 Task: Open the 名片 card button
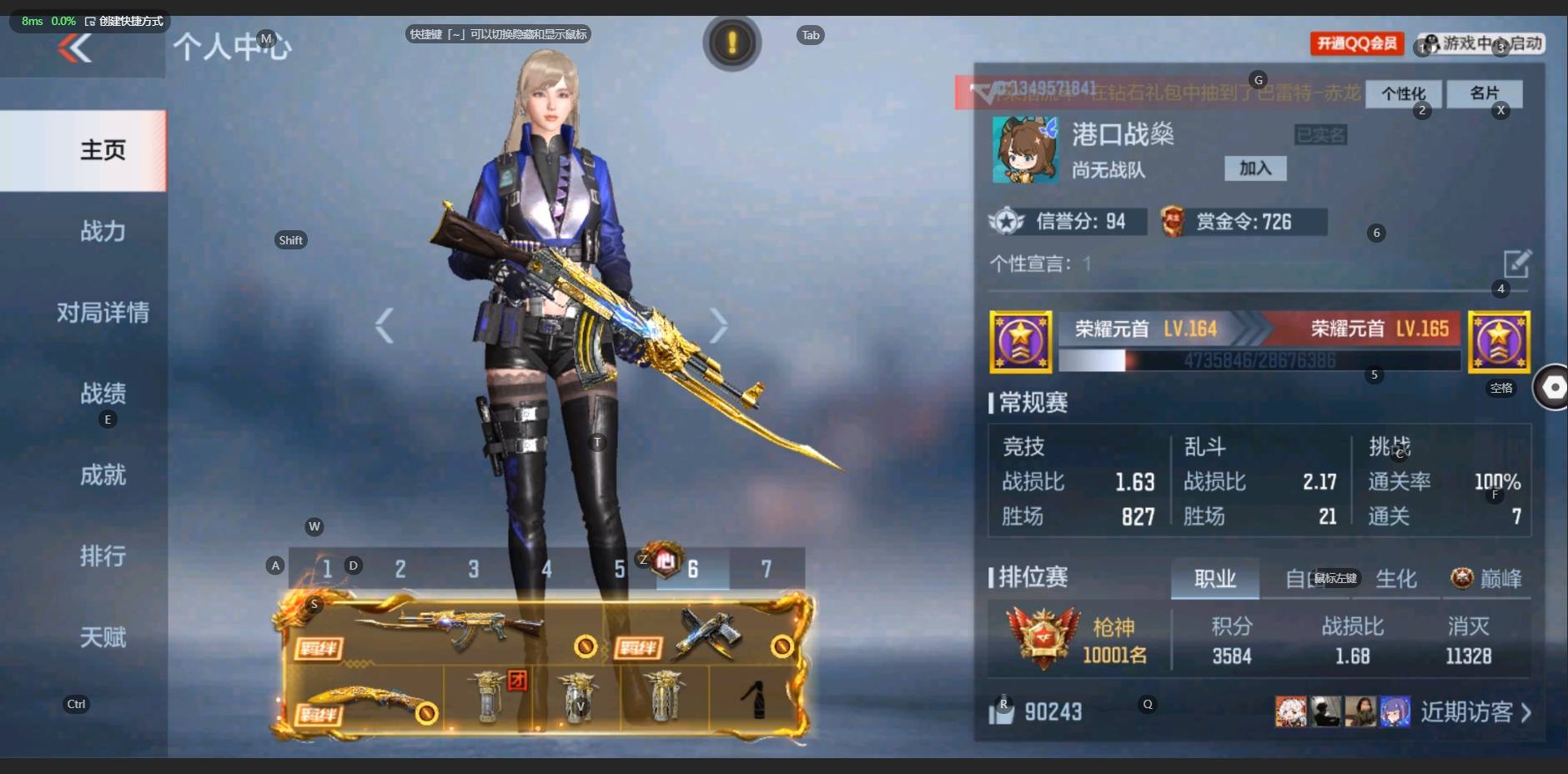[1484, 93]
